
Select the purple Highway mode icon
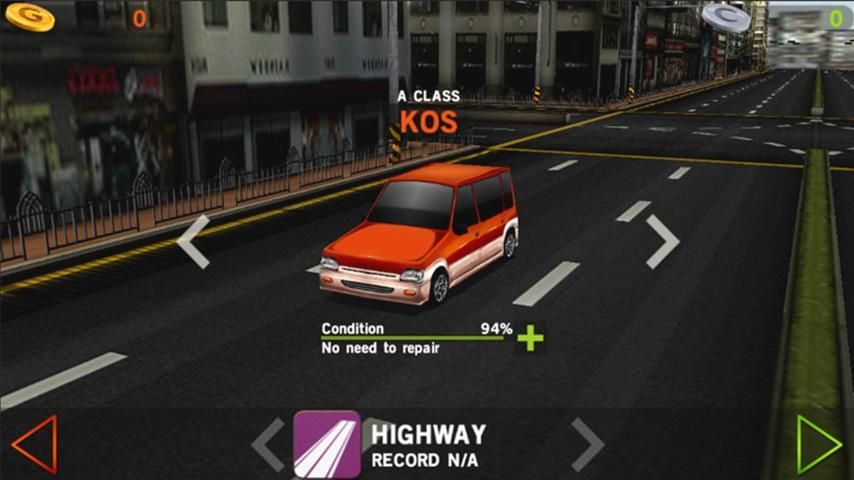point(327,444)
